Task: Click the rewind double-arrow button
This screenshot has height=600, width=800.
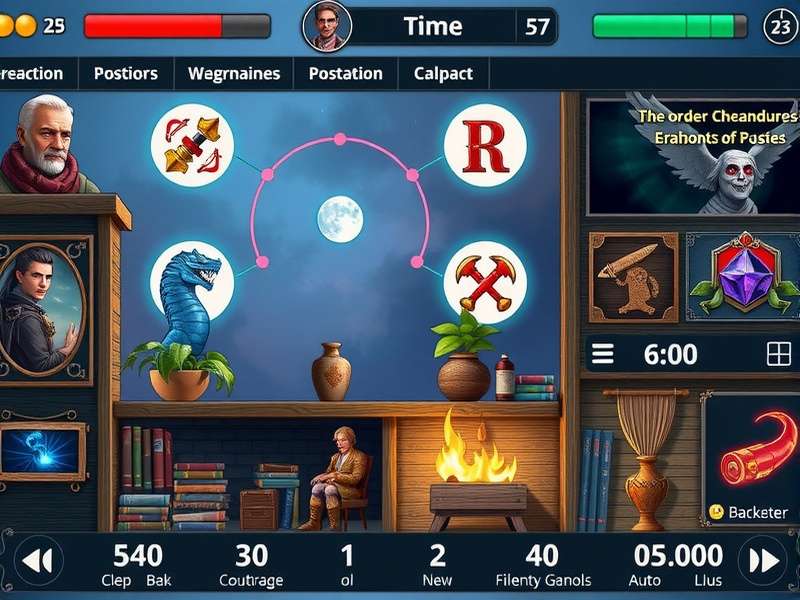Action: (37, 561)
